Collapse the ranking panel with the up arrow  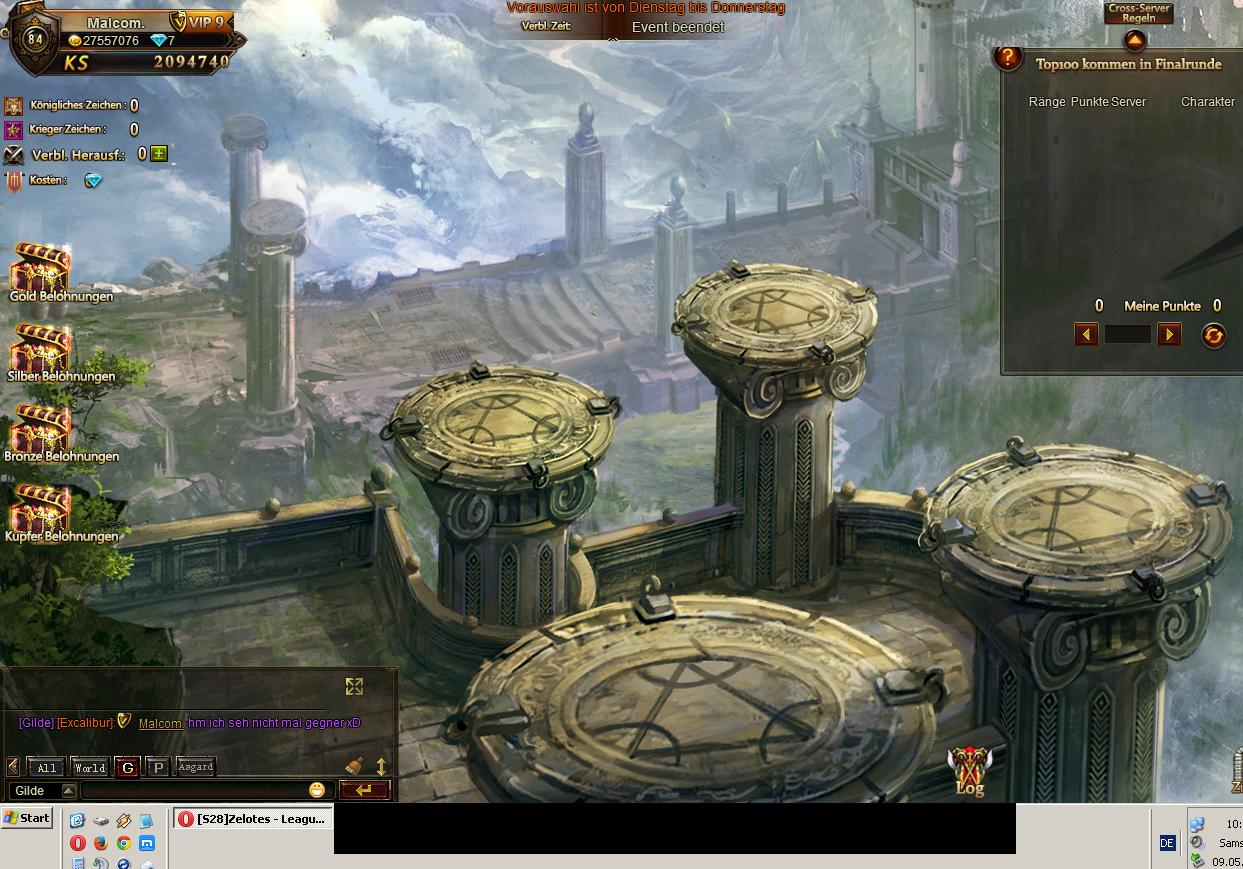coord(1135,41)
